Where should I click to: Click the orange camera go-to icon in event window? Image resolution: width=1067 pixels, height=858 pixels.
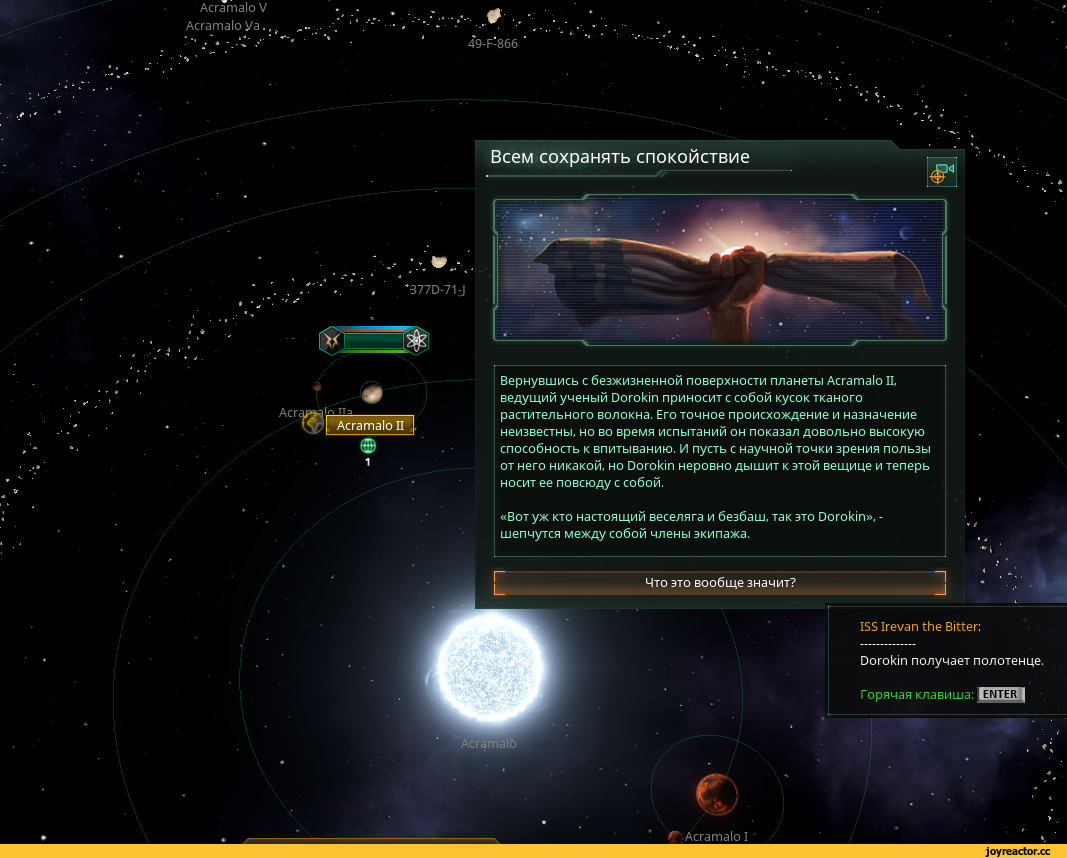click(941, 173)
